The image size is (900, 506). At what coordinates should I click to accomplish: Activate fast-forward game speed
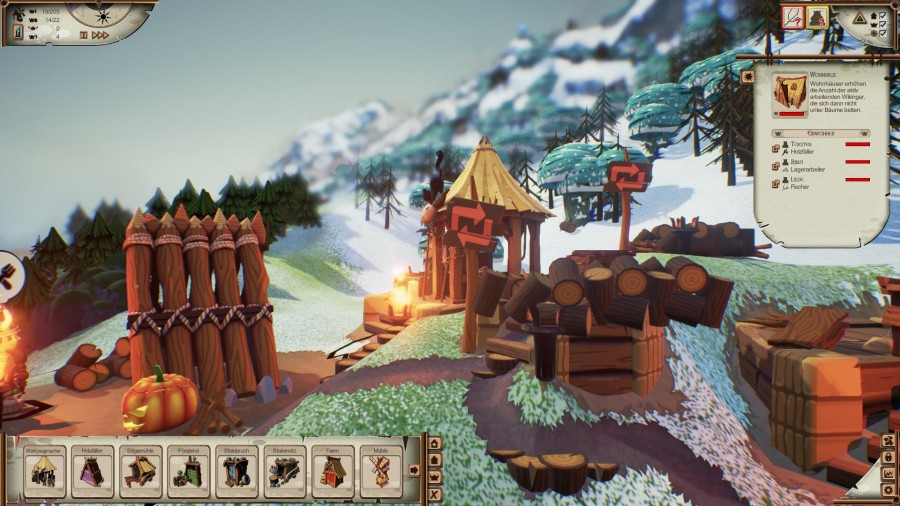(100, 35)
